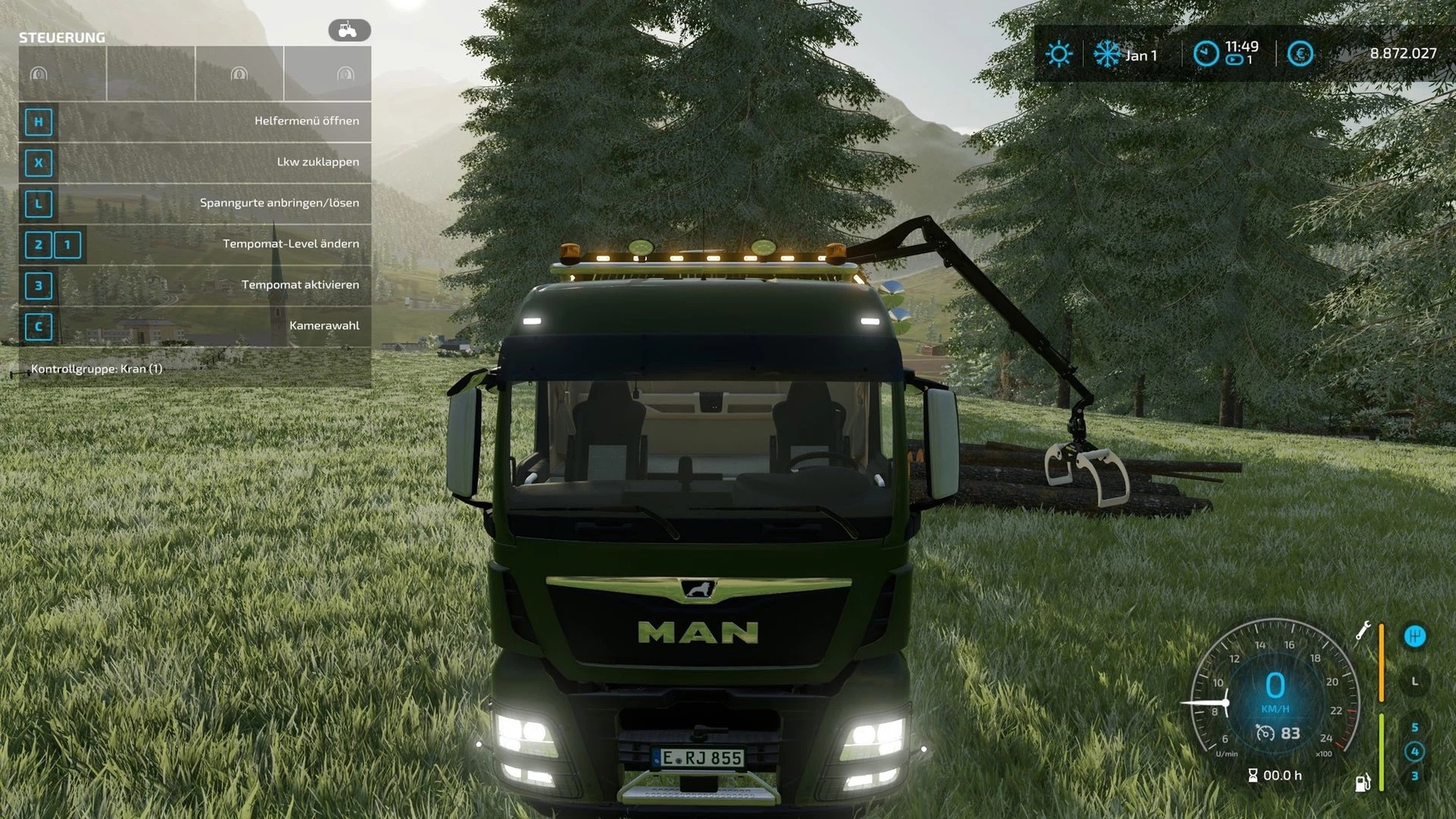Screen dimensions: 1456x819
Task: Open the euro money icon
Action: [1300, 54]
